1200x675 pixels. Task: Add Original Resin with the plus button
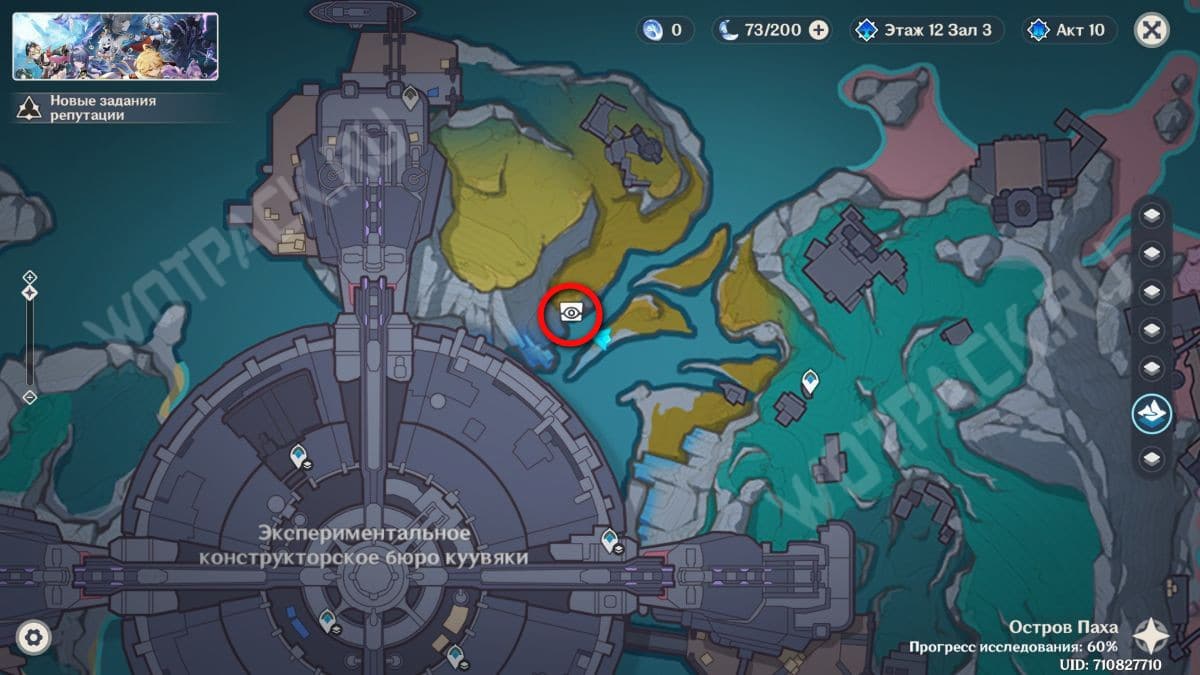coord(818,30)
